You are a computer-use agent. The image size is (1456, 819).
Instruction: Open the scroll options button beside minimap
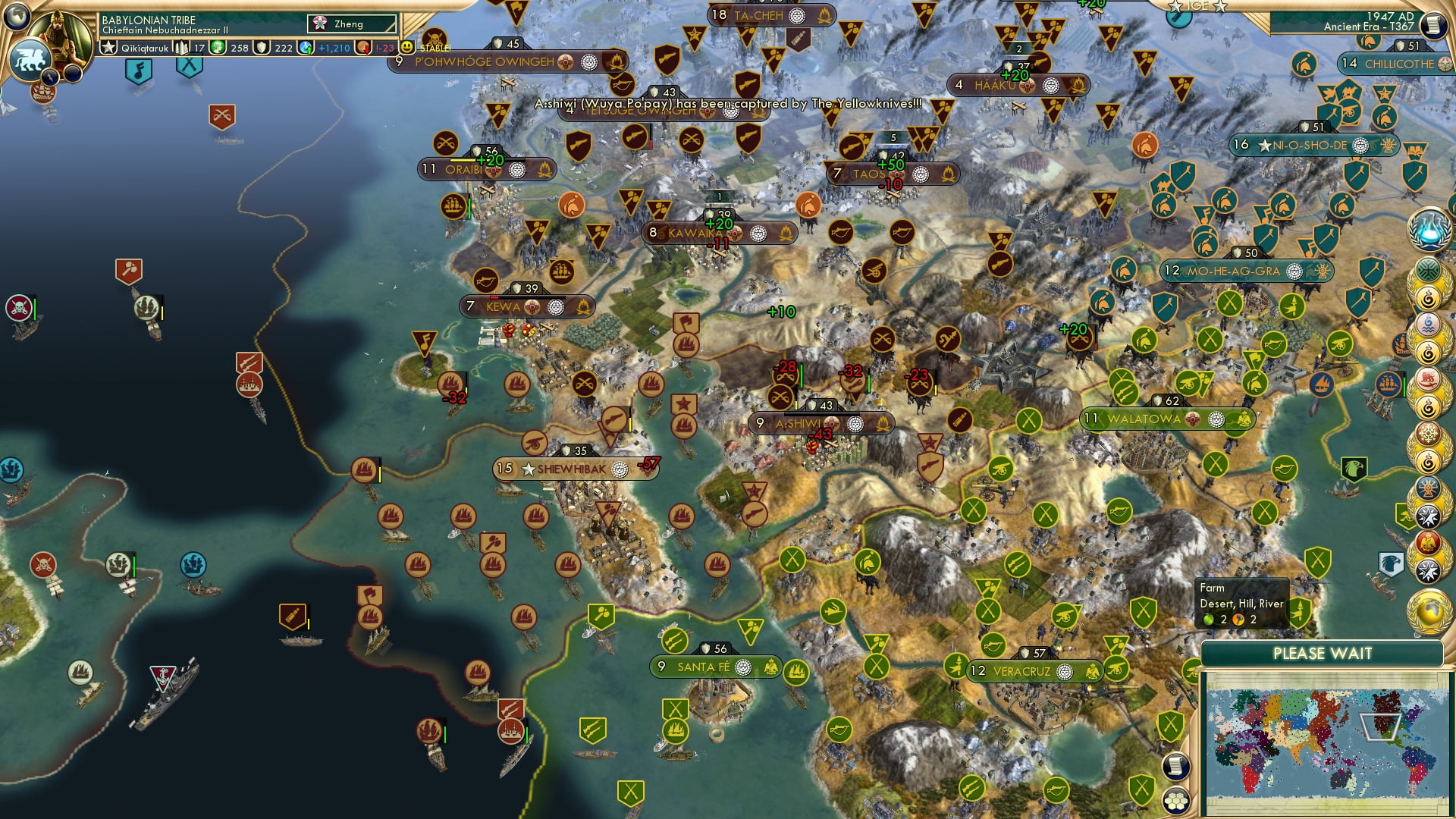(1175, 767)
